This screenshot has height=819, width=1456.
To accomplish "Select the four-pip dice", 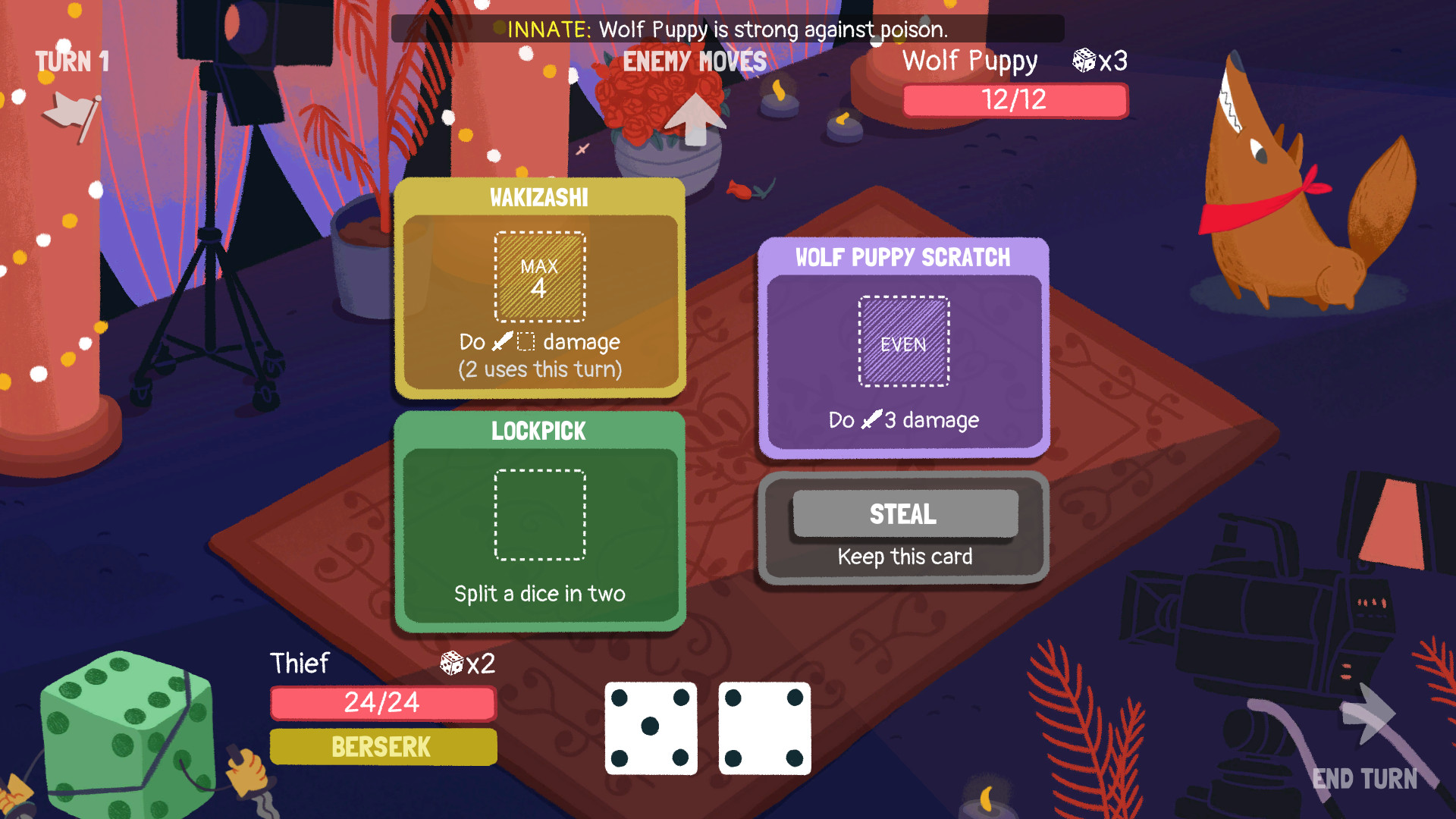I will click(x=763, y=728).
